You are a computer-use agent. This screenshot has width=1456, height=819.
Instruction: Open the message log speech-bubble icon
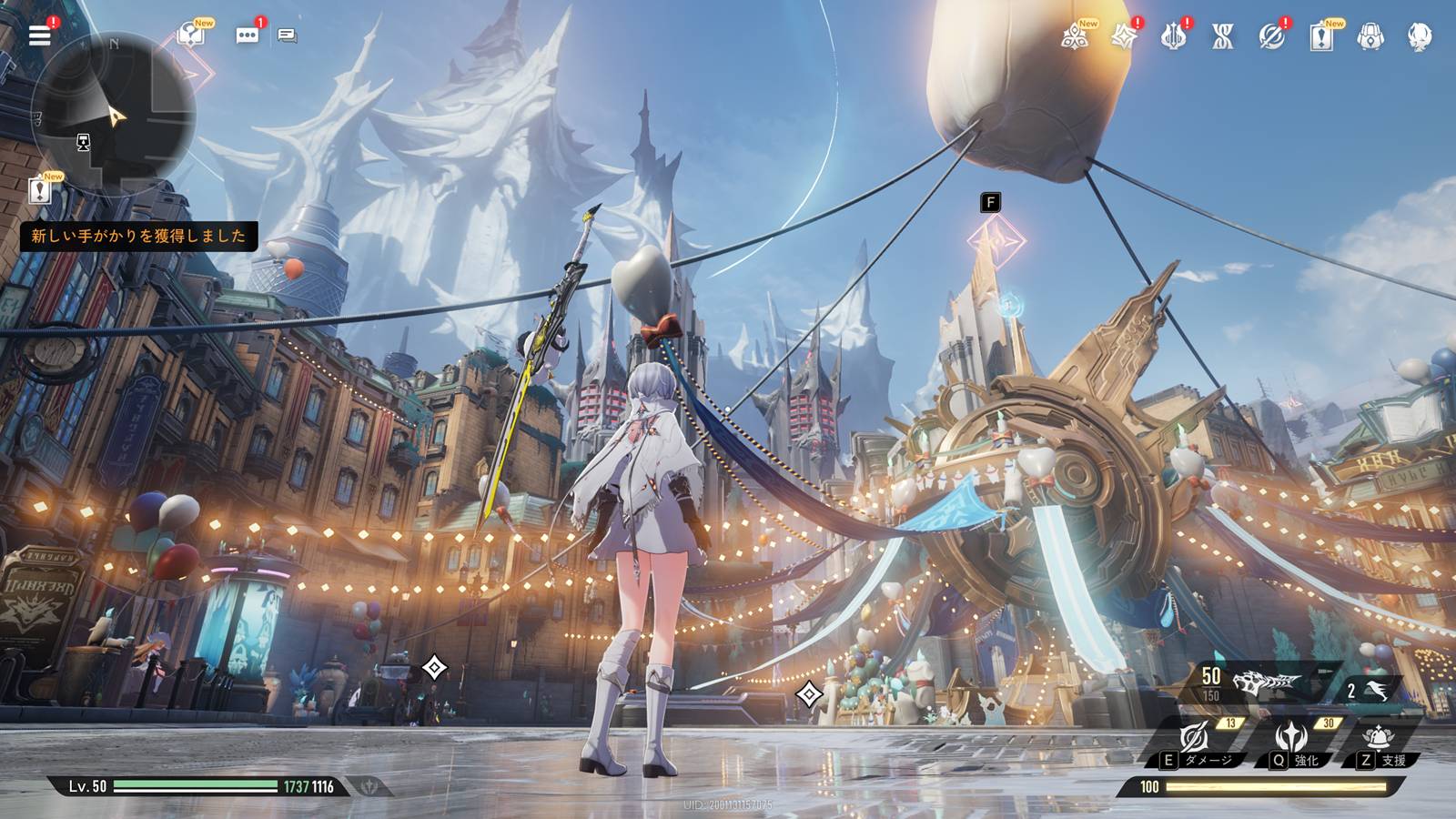(288, 35)
